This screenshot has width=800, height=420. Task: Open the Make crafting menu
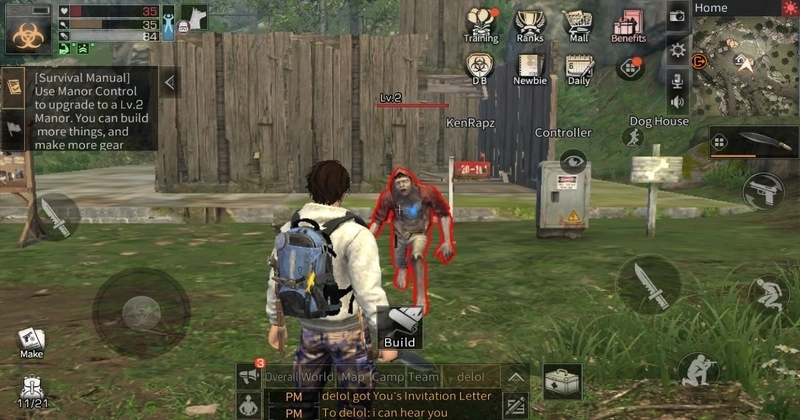[x=31, y=343]
